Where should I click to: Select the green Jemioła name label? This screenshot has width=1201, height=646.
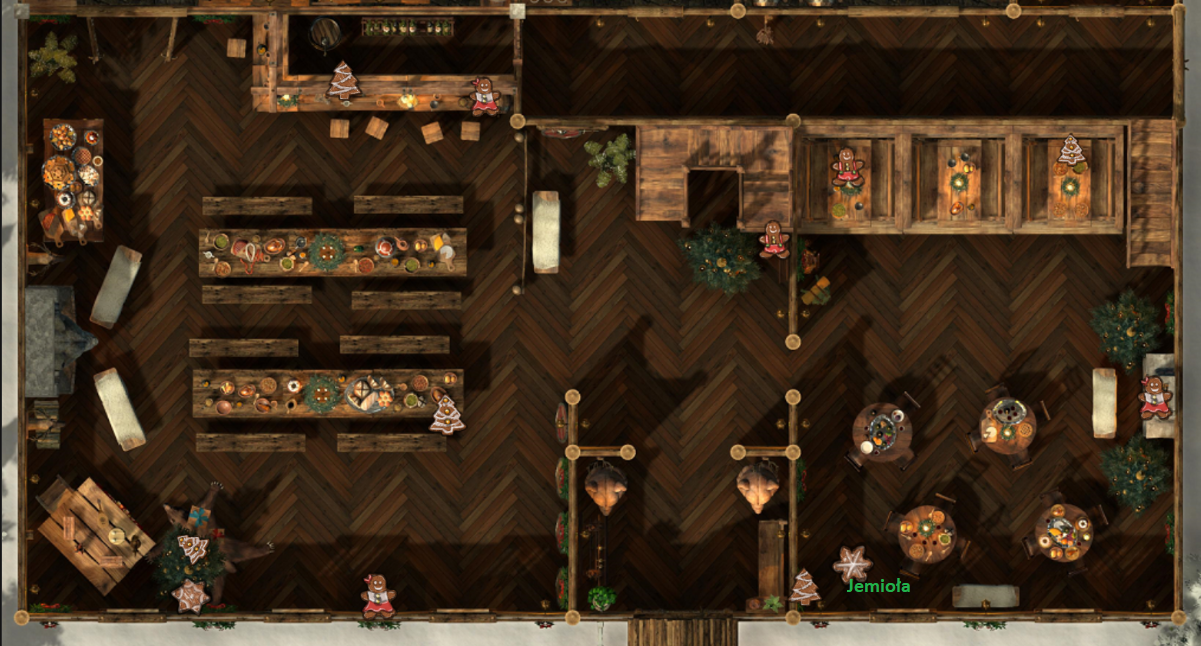pyautogui.click(x=877, y=587)
